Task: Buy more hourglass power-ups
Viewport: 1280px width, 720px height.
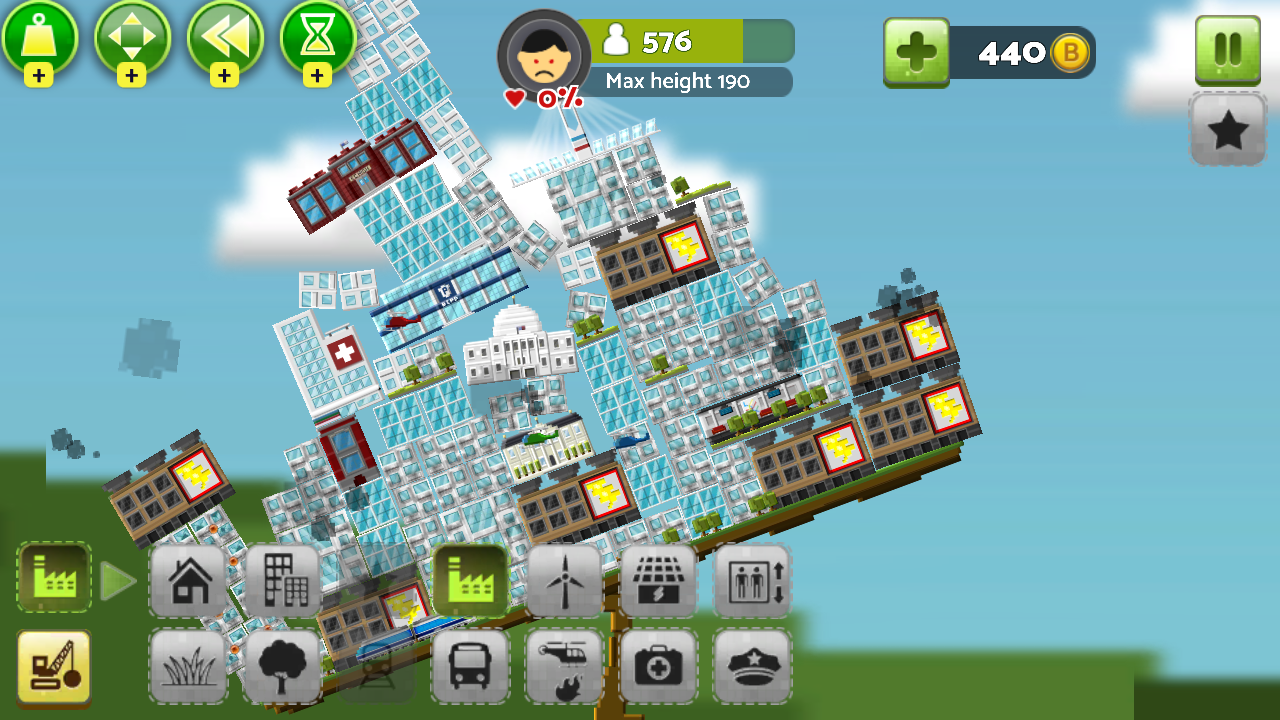Action: coord(317,76)
